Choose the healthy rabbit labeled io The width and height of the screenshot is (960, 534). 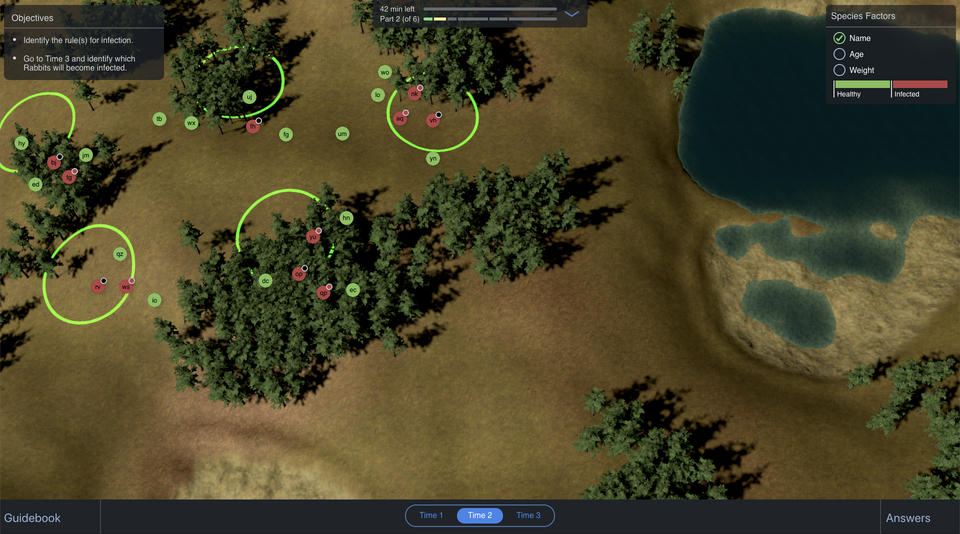point(154,300)
